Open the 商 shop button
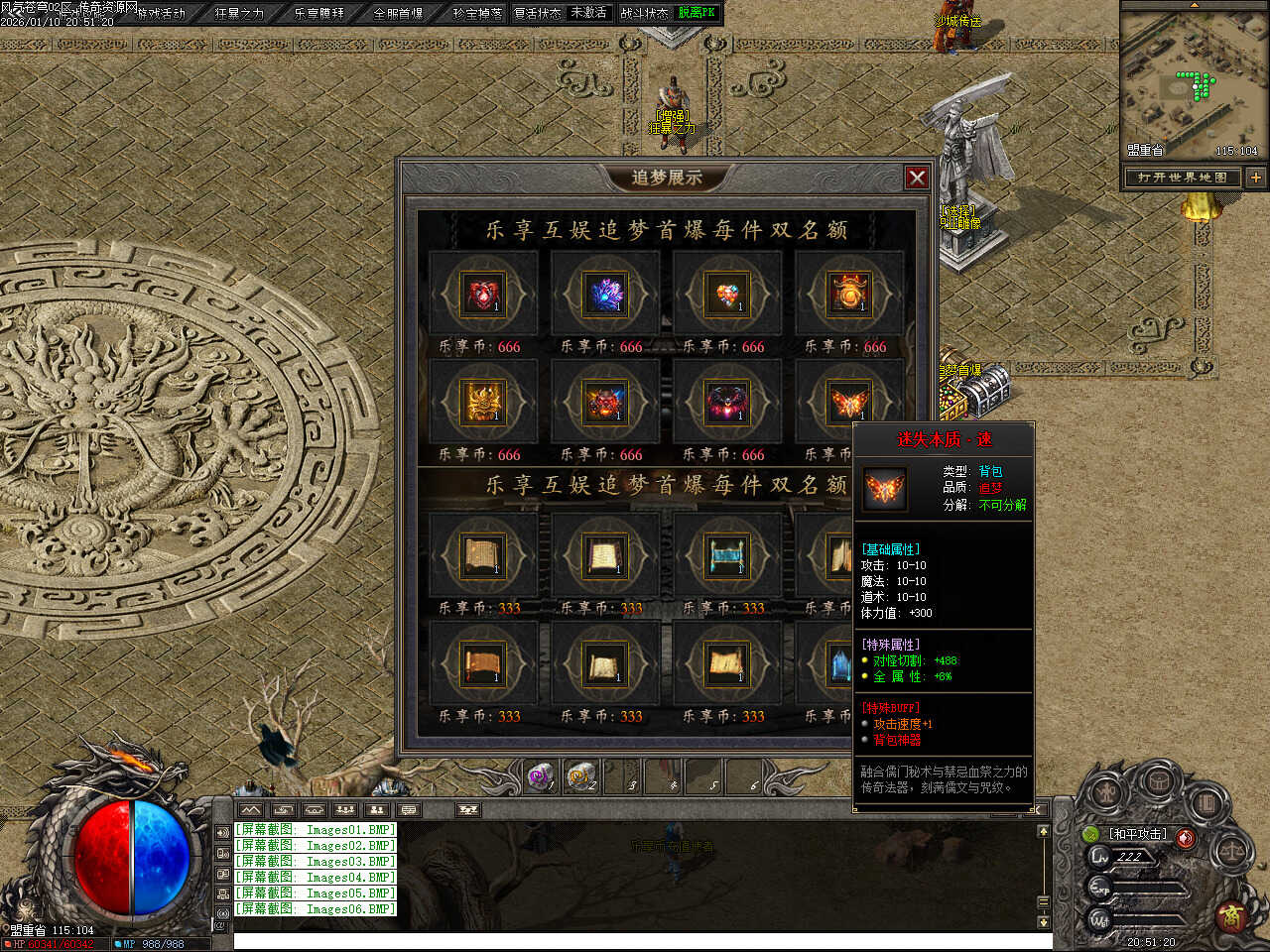1270x952 pixels. 1231,914
